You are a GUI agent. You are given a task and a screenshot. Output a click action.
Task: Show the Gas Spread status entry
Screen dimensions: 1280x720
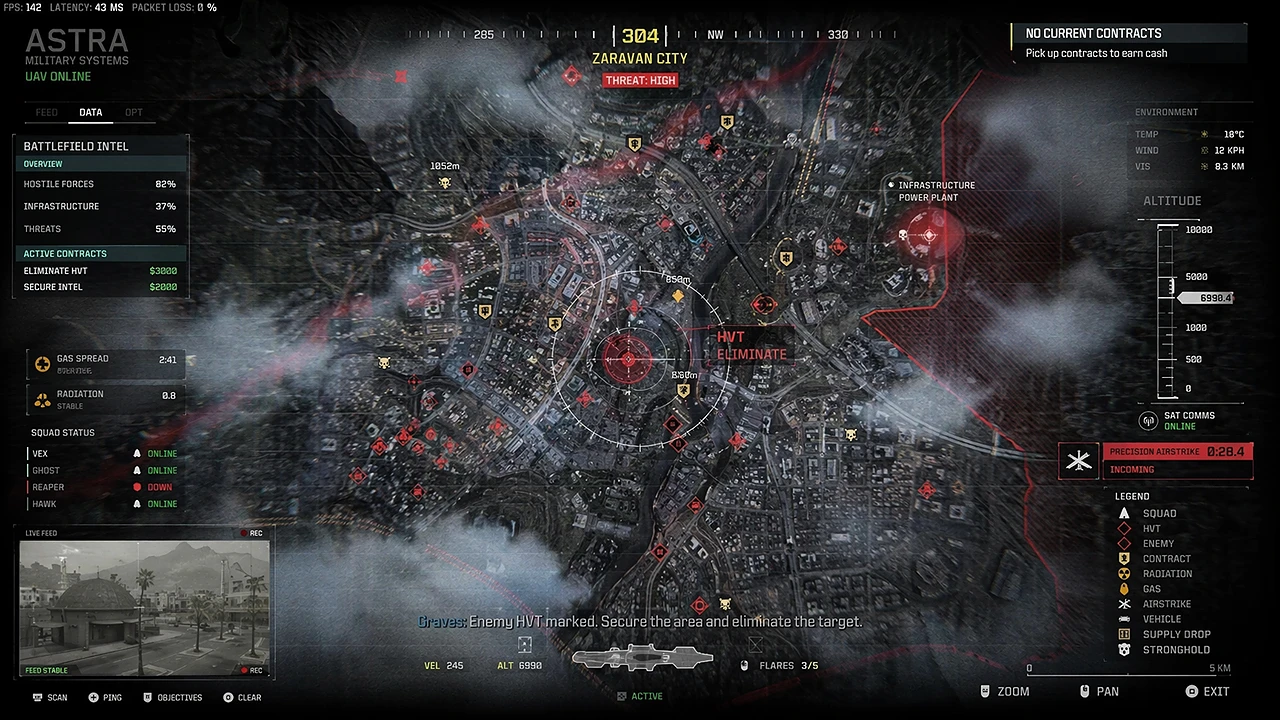tap(106, 364)
